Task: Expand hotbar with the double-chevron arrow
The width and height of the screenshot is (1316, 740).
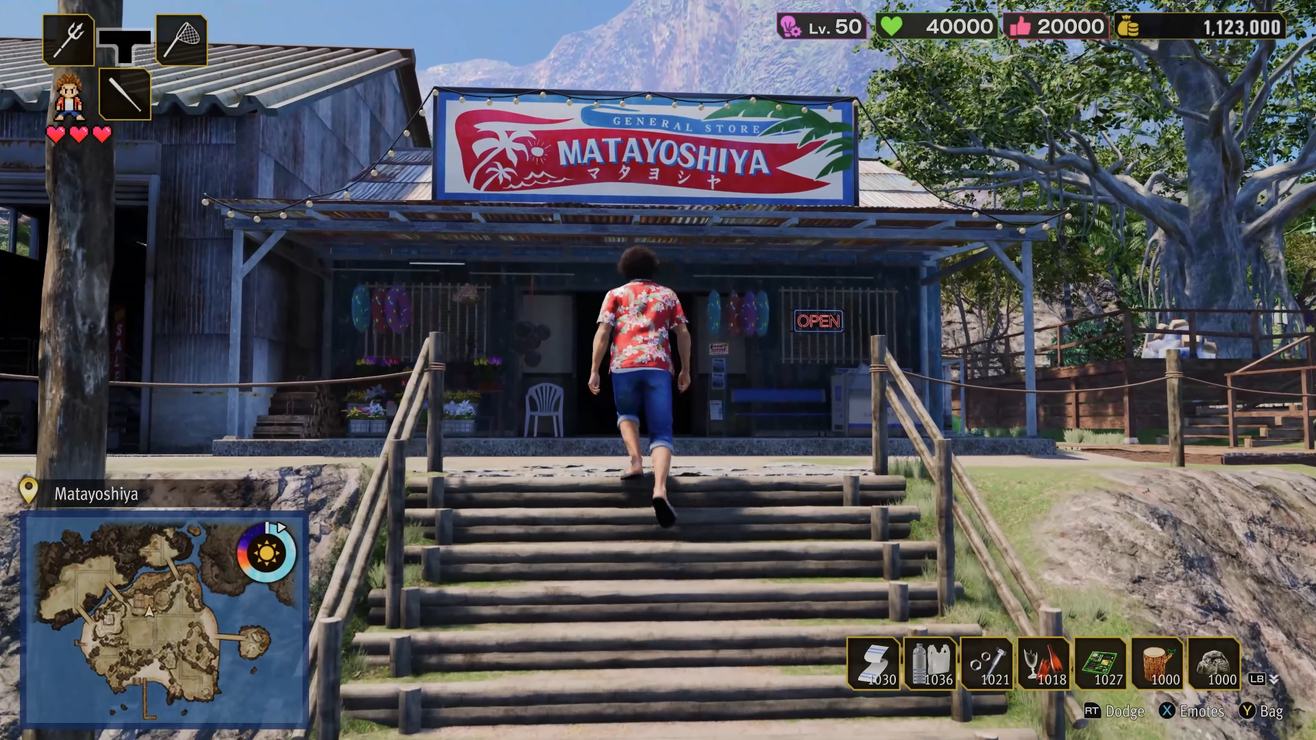Action: pos(1274,680)
